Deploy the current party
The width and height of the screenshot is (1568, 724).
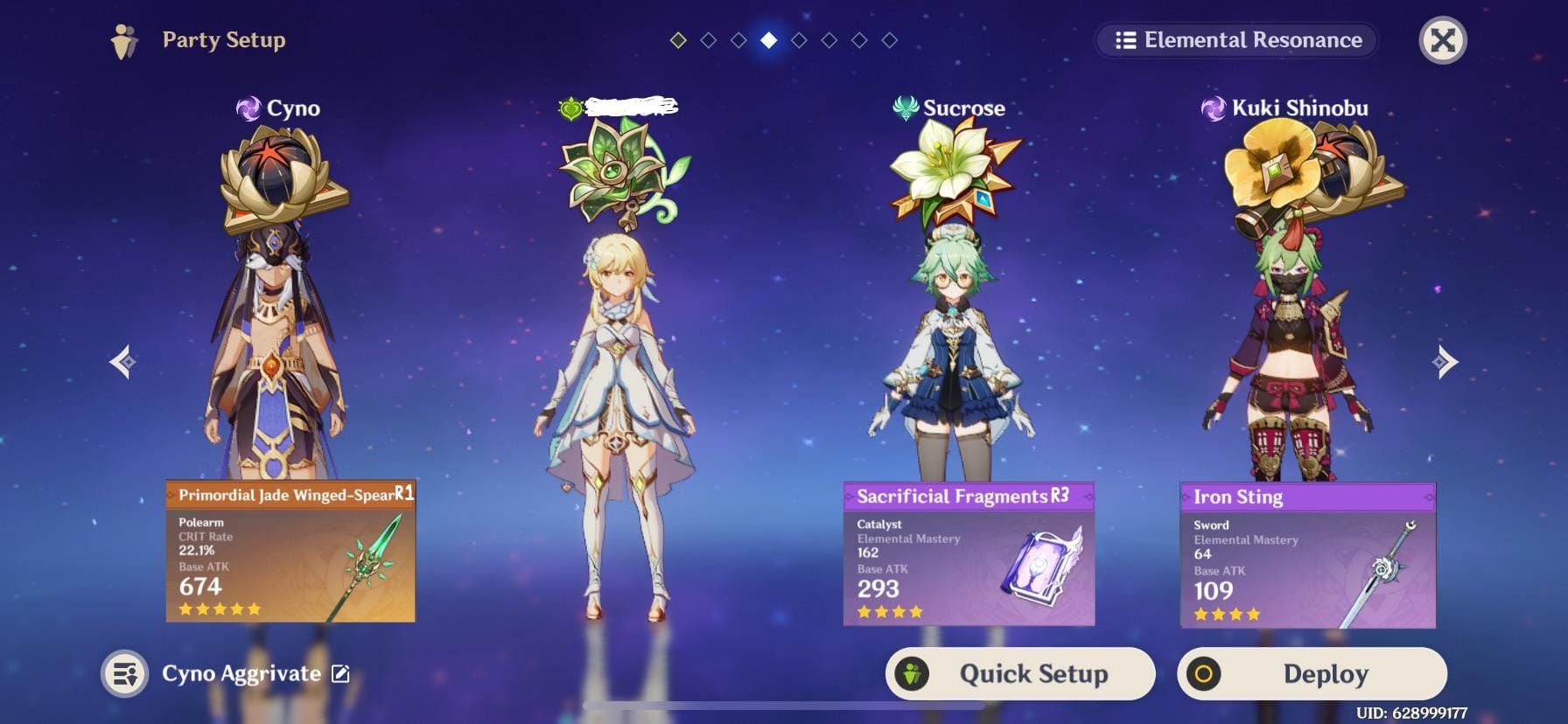[1312, 673]
